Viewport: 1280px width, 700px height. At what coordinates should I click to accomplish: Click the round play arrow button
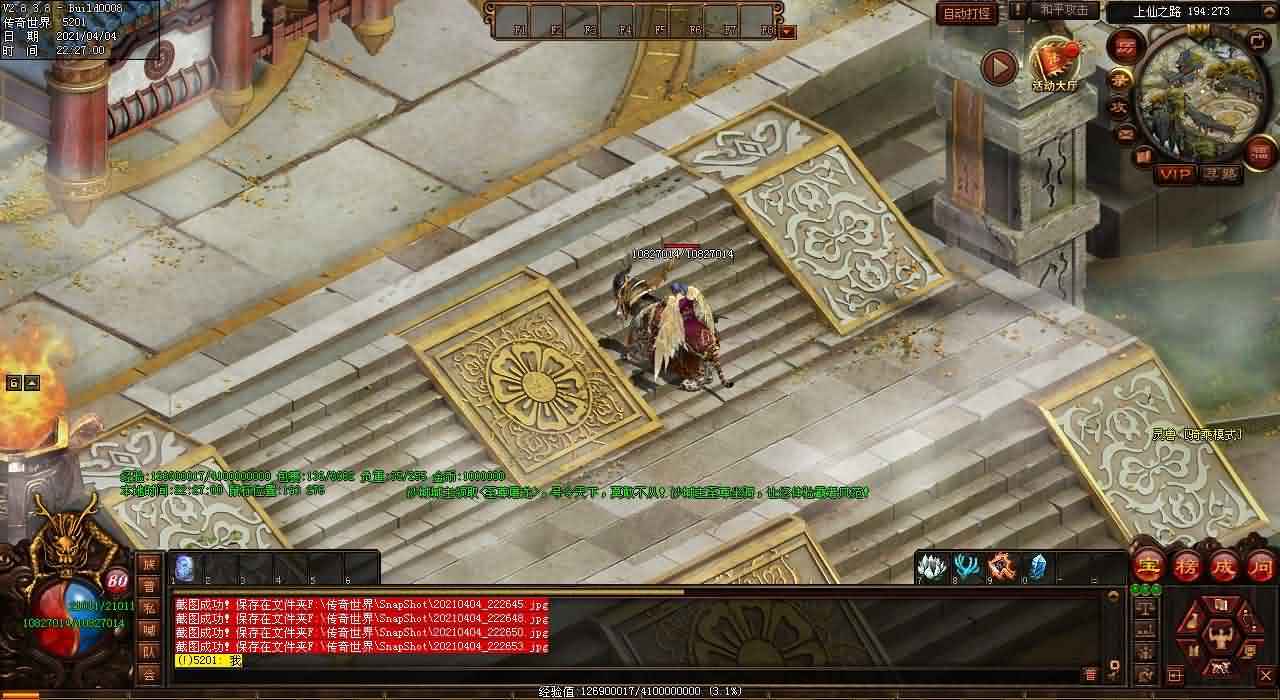(x=998, y=67)
